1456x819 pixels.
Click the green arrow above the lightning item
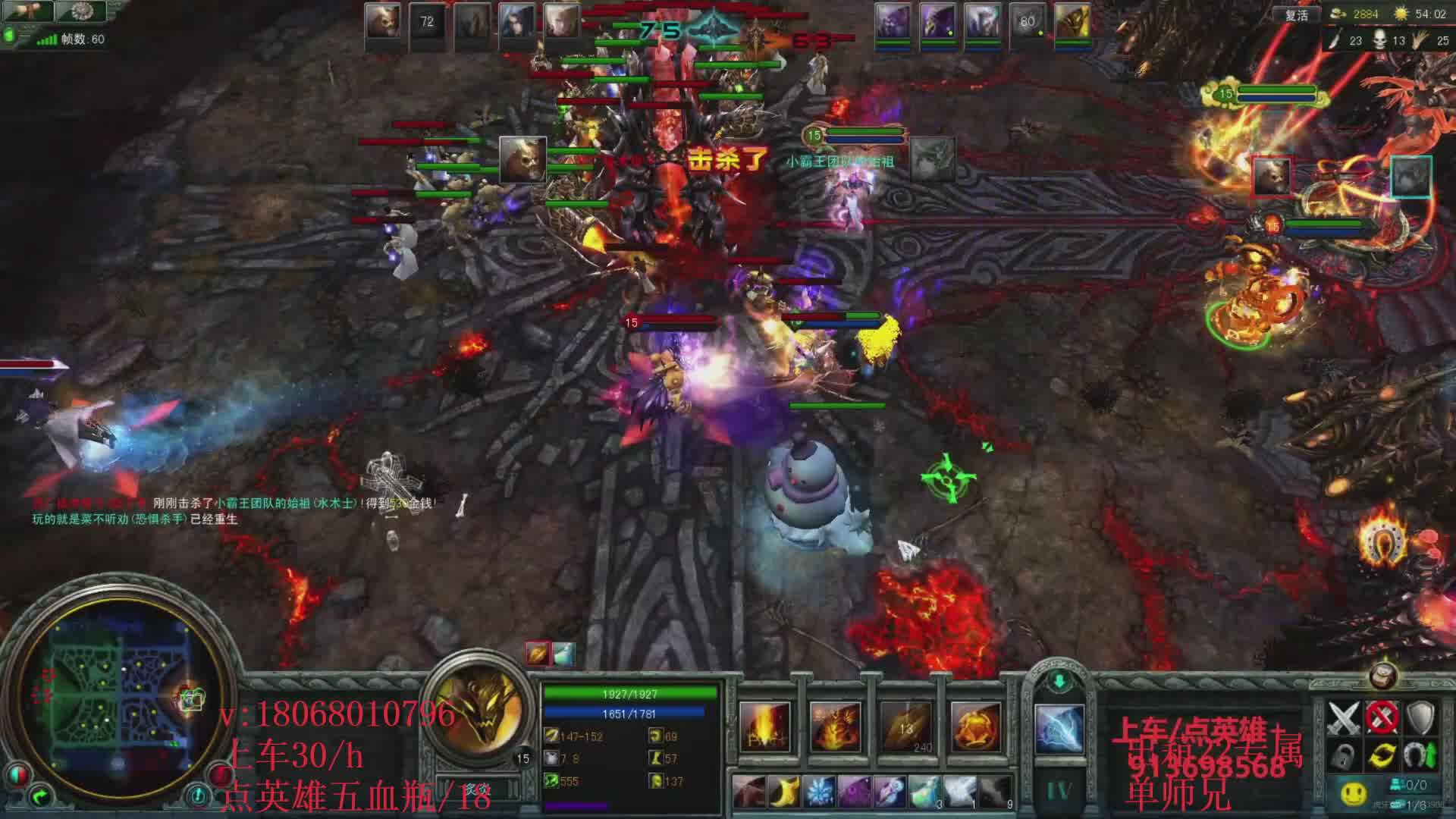coord(1059,680)
